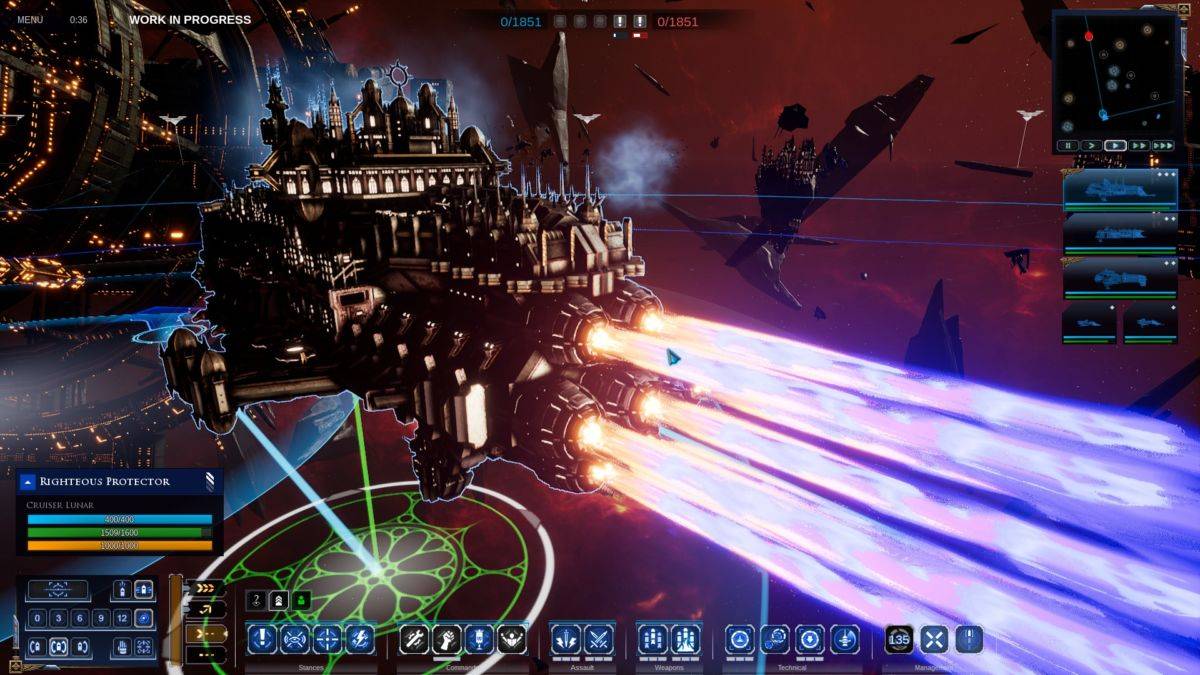Use the crossed wrenches repair command
The image size is (1200, 675).
tap(415, 639)
